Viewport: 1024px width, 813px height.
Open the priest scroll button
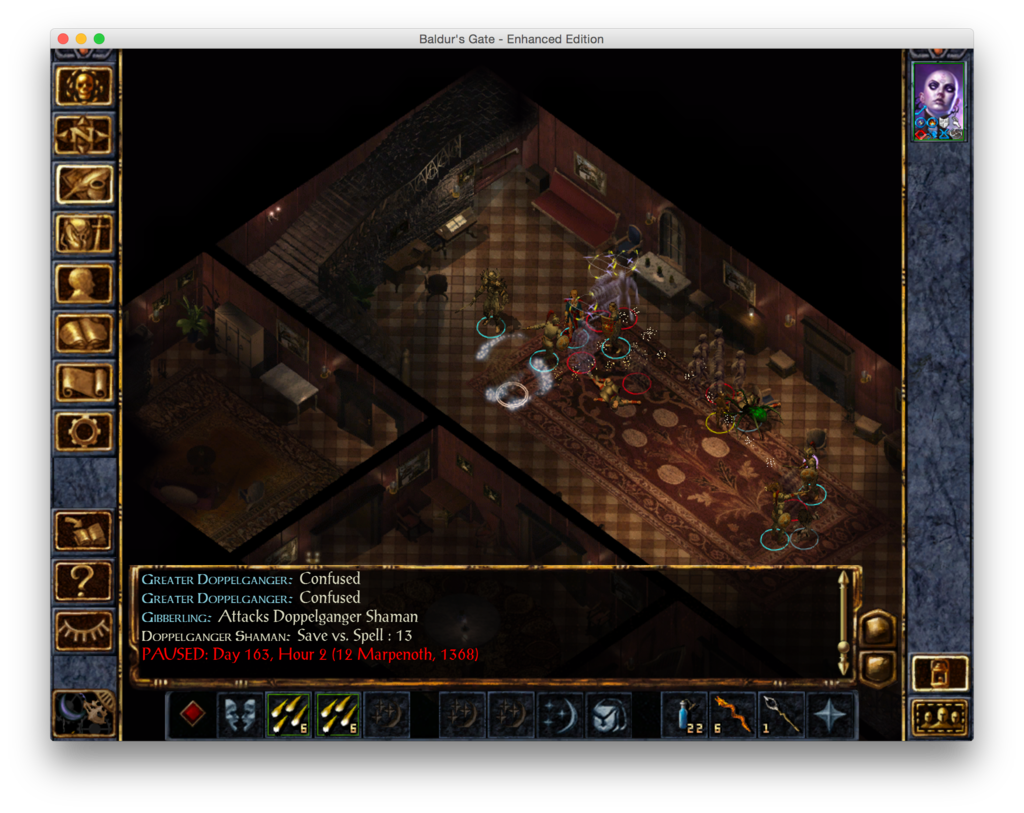(x=84, y=382)
